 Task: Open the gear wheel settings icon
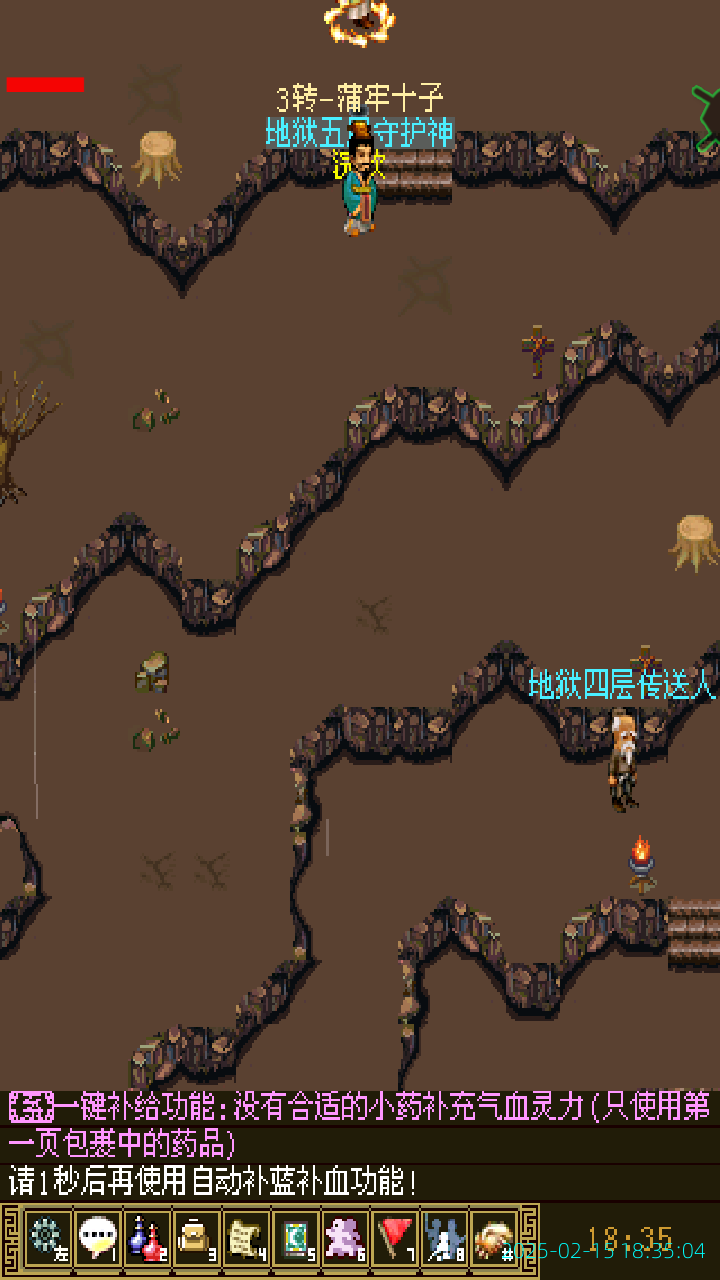point(47,1238)
